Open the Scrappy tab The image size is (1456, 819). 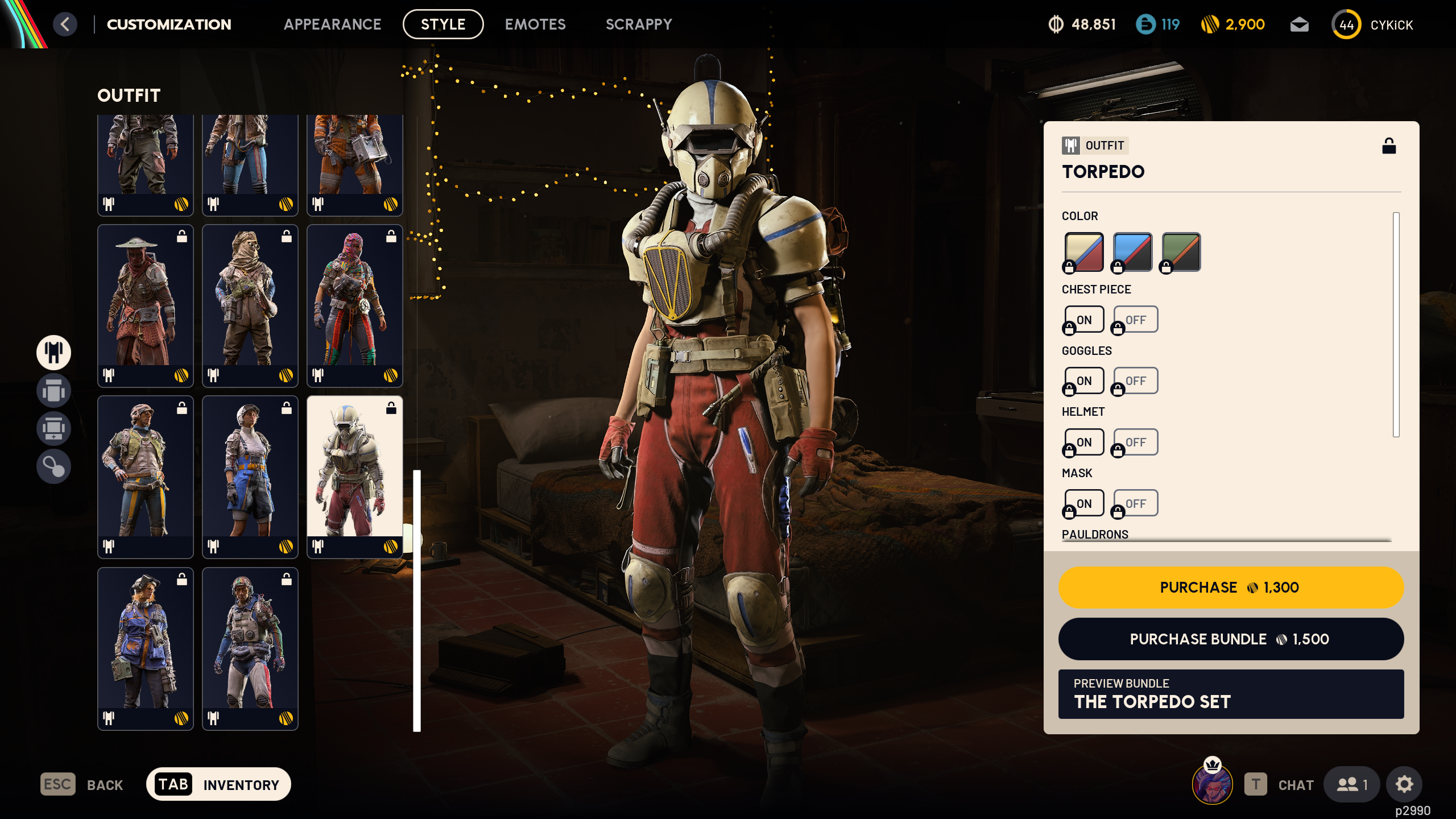638,24
